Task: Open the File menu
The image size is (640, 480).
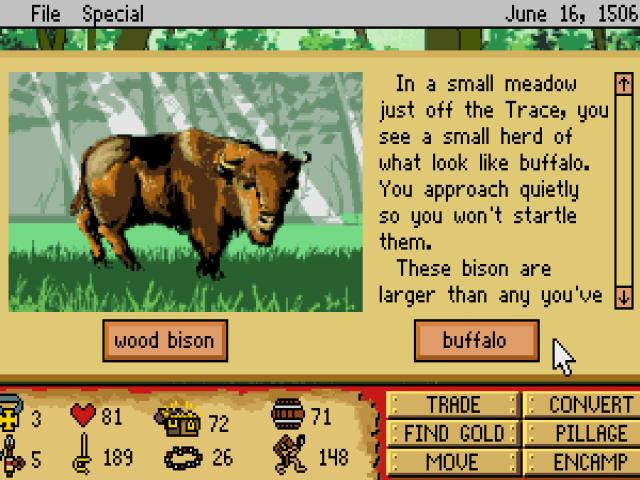Action: click(x=46, y=14)
